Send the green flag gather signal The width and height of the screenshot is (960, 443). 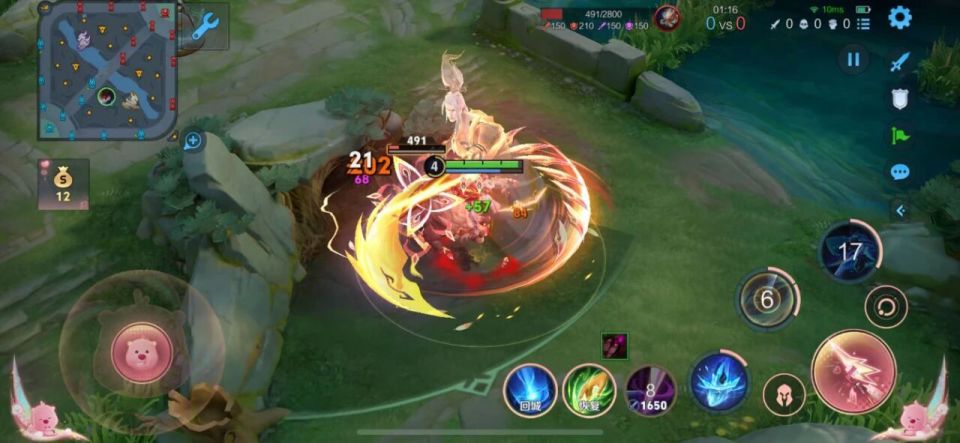[x=899, y=135]
